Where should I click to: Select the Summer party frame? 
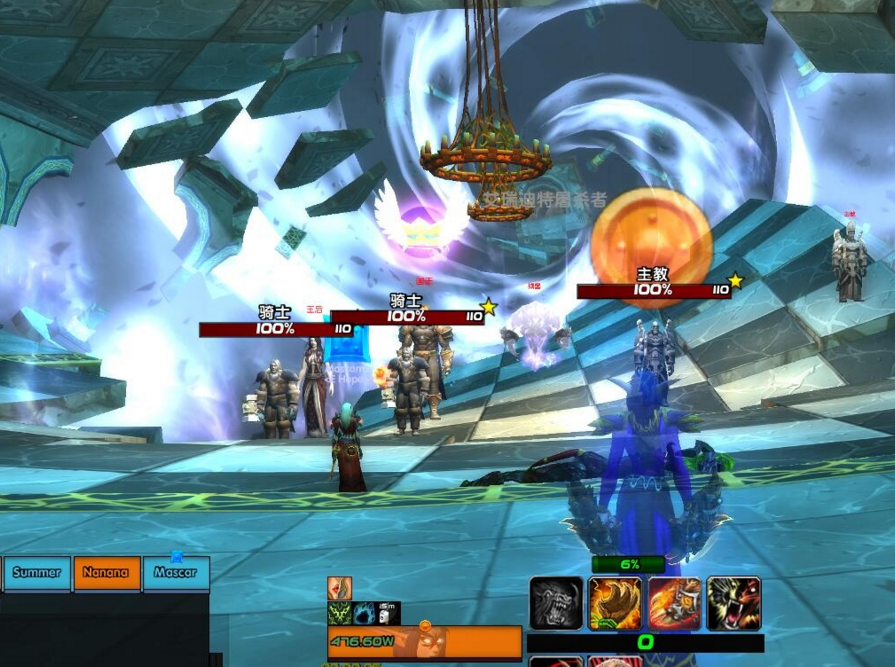pos(37,573)
